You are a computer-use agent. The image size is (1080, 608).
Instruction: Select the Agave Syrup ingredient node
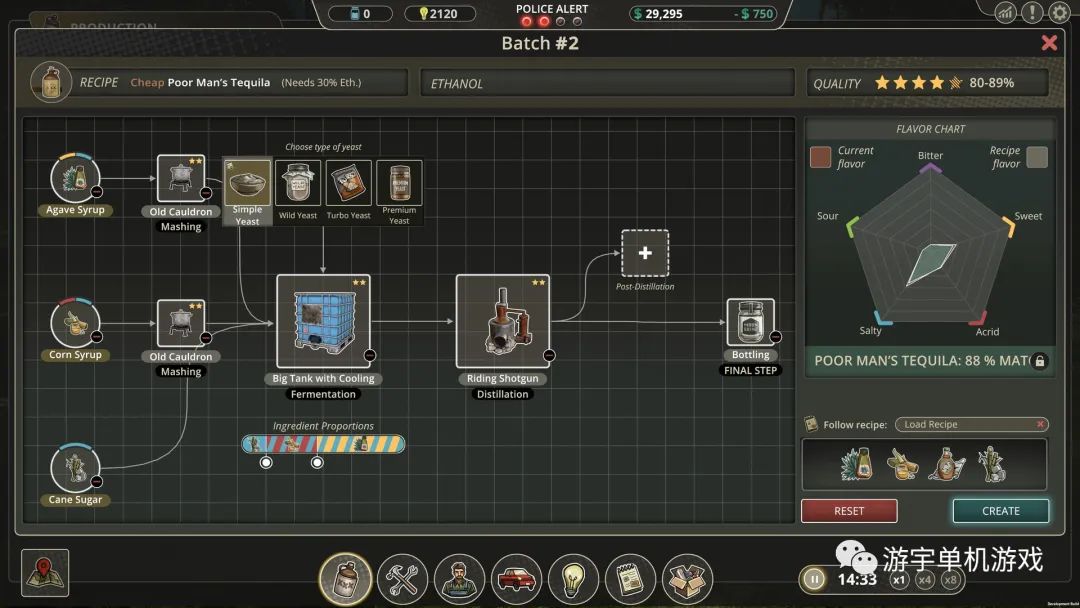pos(75,178)
